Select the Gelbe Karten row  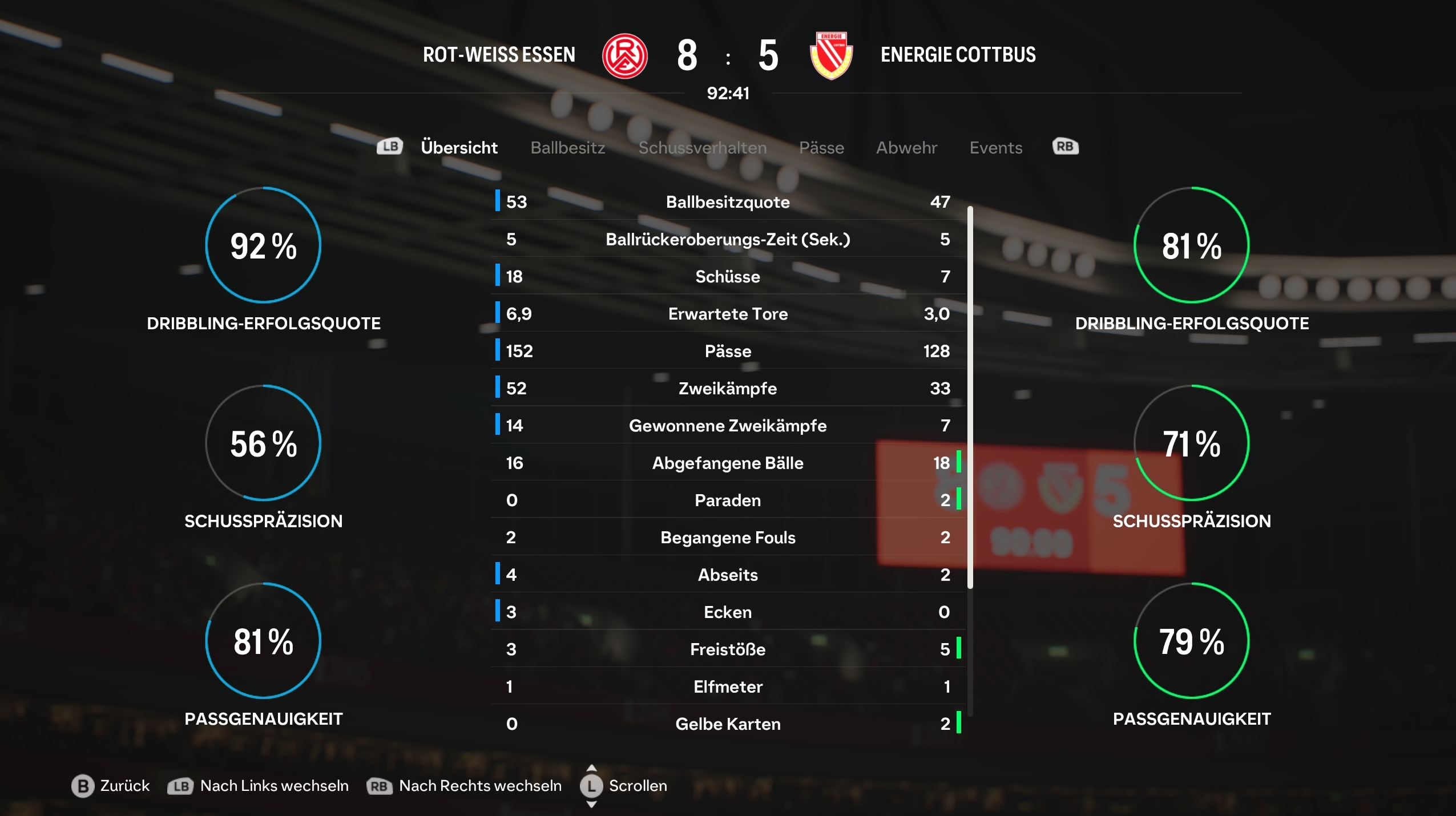tap(728, 724)
